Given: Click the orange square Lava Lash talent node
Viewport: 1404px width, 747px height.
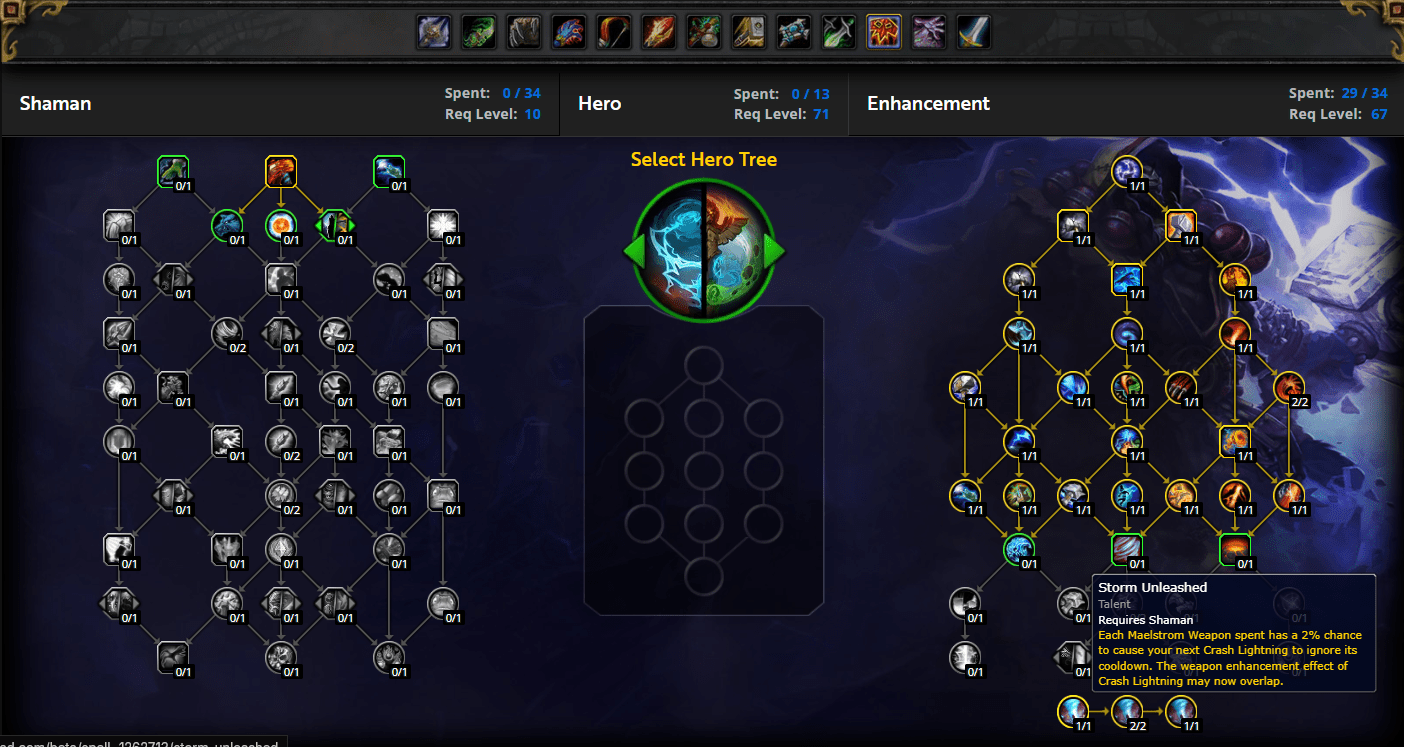Looking at the screenshot, I should point(1182,224).
